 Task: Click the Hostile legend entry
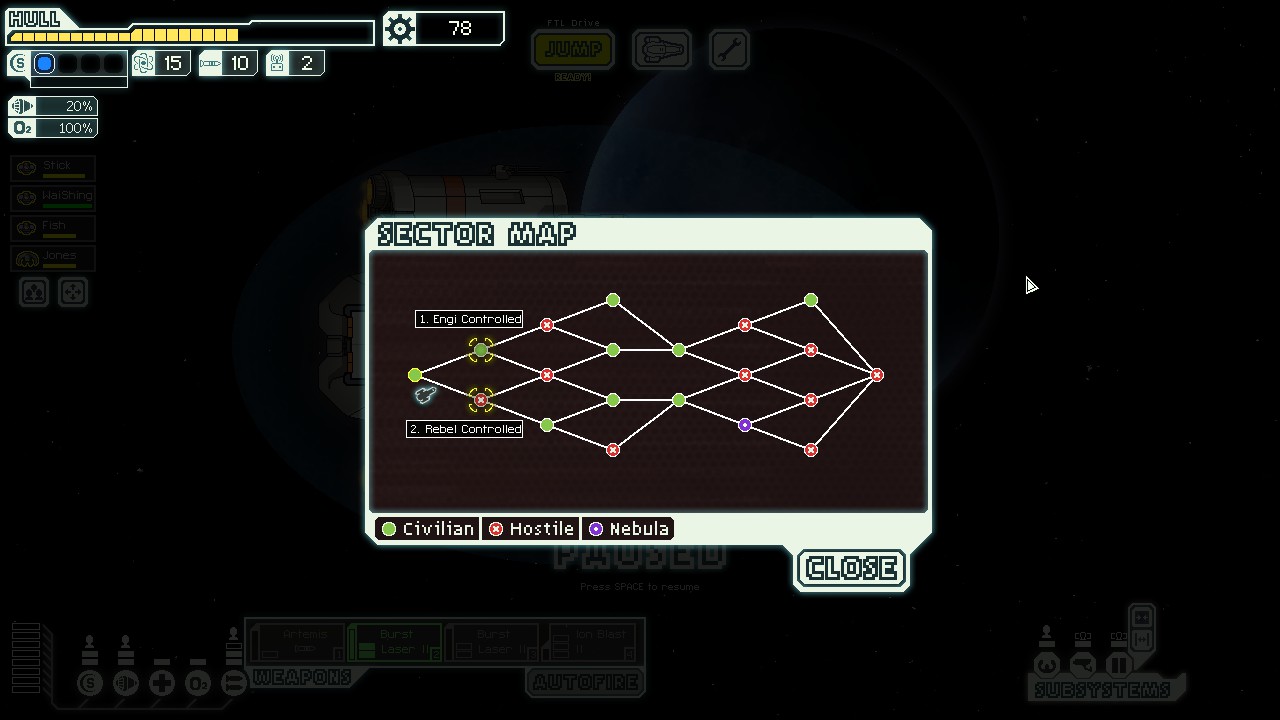click(x=530, y=529)
